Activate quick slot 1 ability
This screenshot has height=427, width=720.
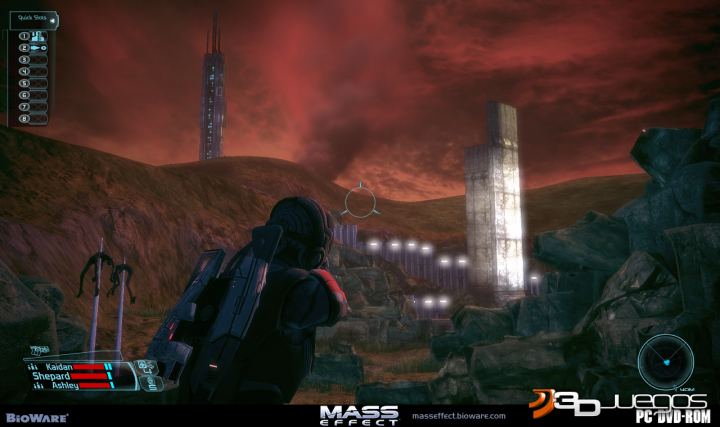point(39,36)
